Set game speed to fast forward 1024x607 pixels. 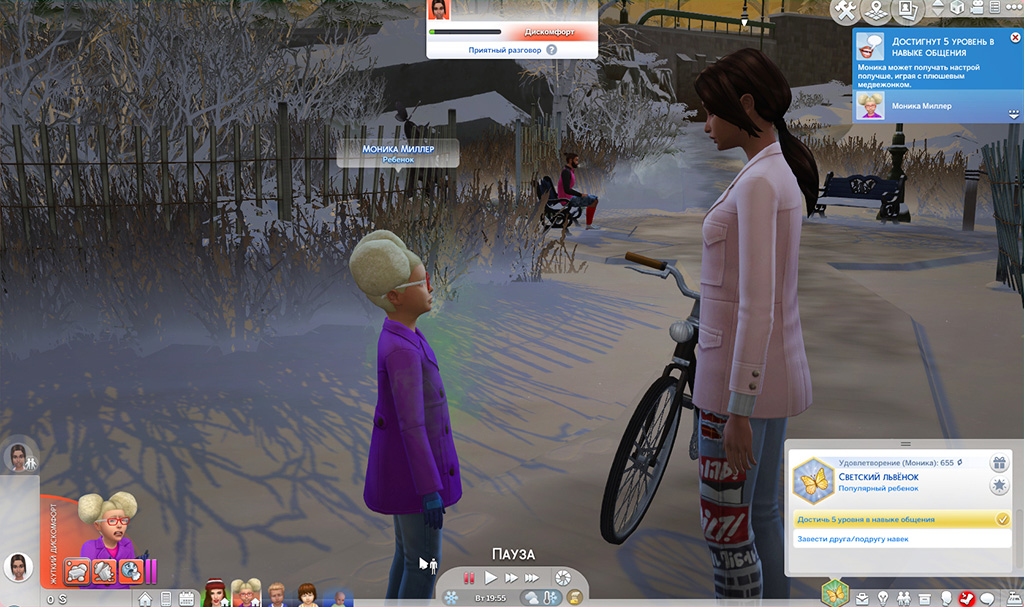tap(512, 578)
